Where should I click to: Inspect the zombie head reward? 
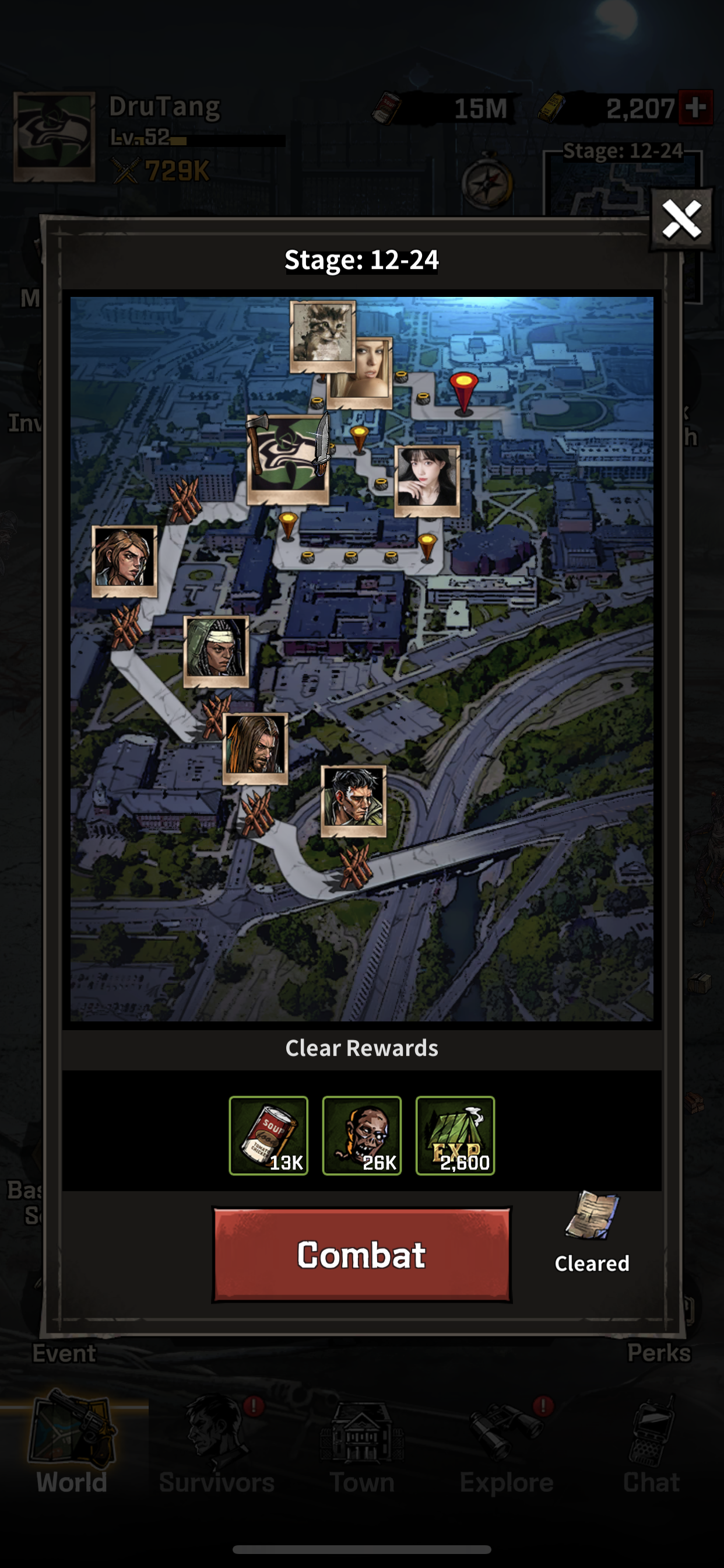[361, 1135]
